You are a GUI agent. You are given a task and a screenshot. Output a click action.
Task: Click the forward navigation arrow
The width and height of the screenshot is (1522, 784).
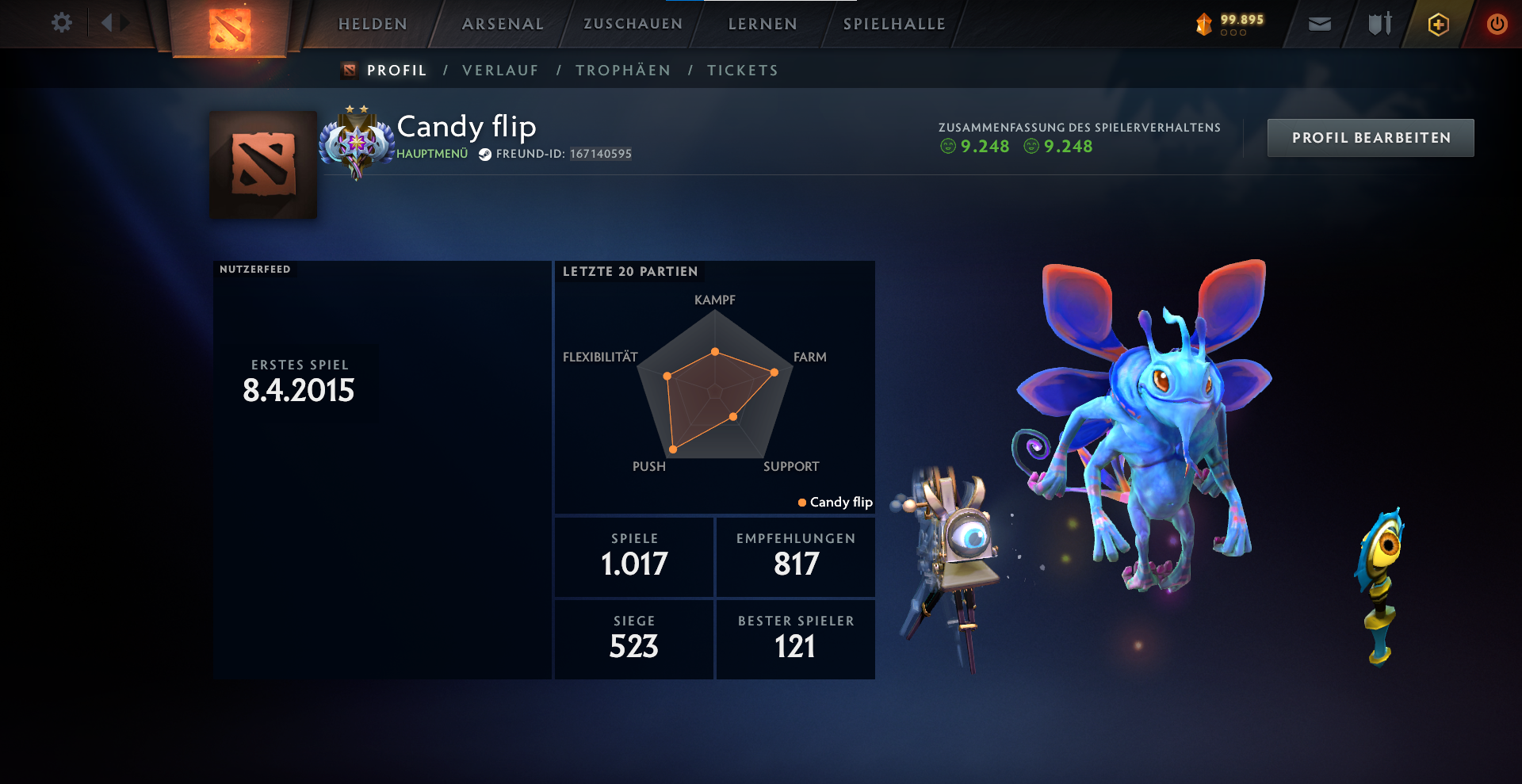click(123, 23)
